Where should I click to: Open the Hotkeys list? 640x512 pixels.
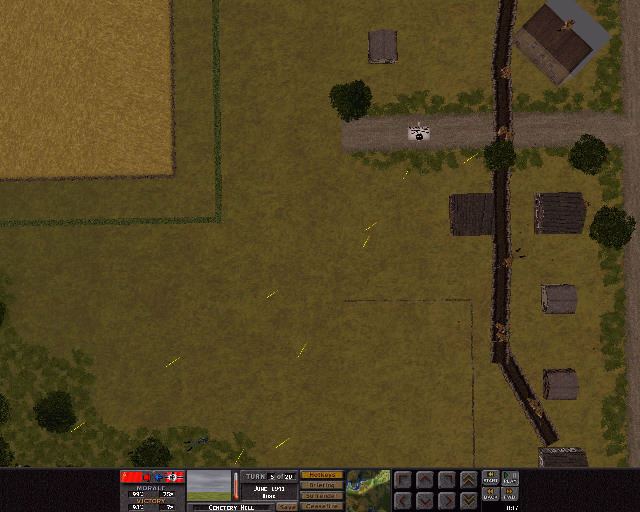coord(321,475)
